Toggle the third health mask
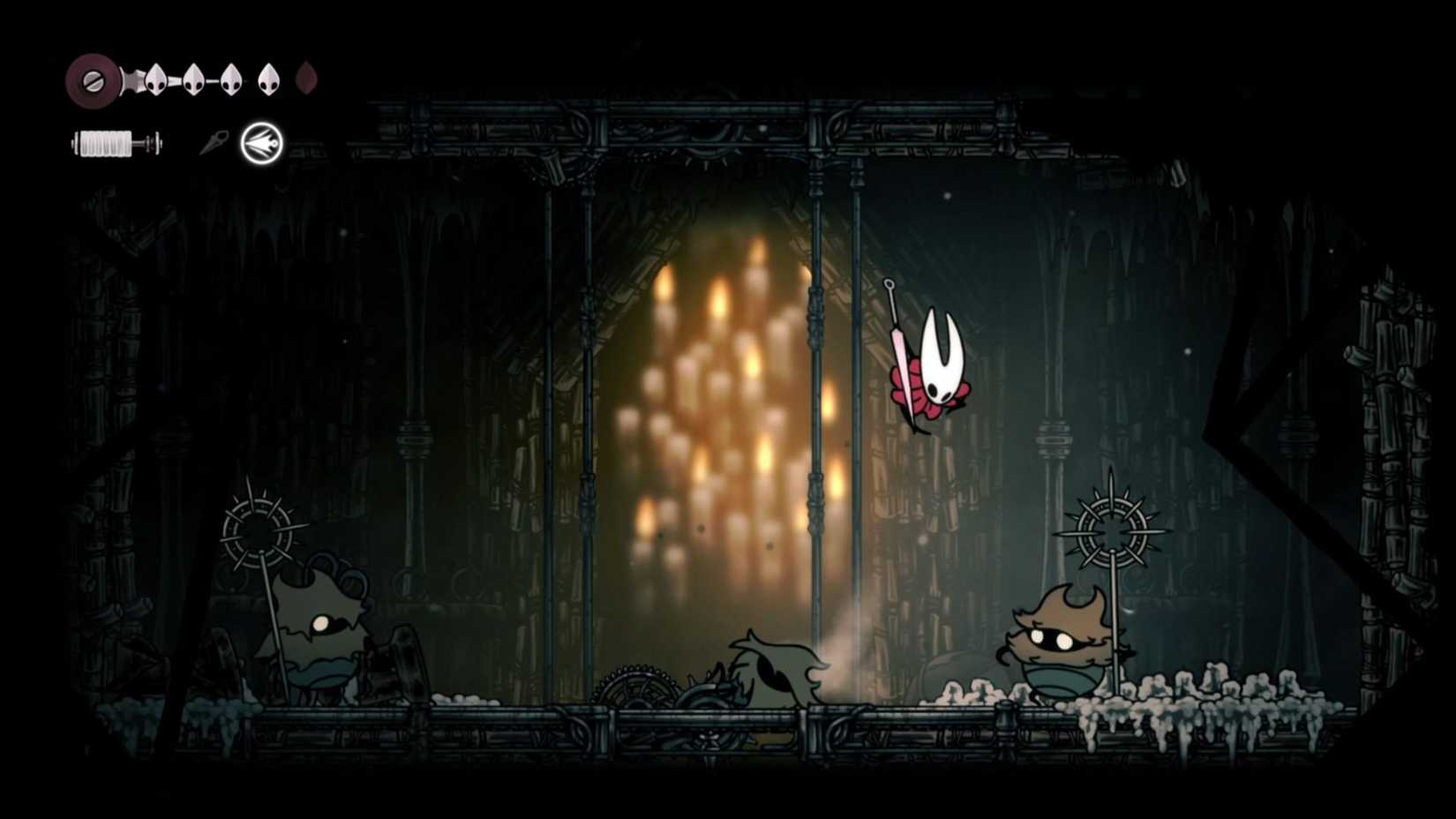This screenshot has height=819, width=1456. pos(229,79)
